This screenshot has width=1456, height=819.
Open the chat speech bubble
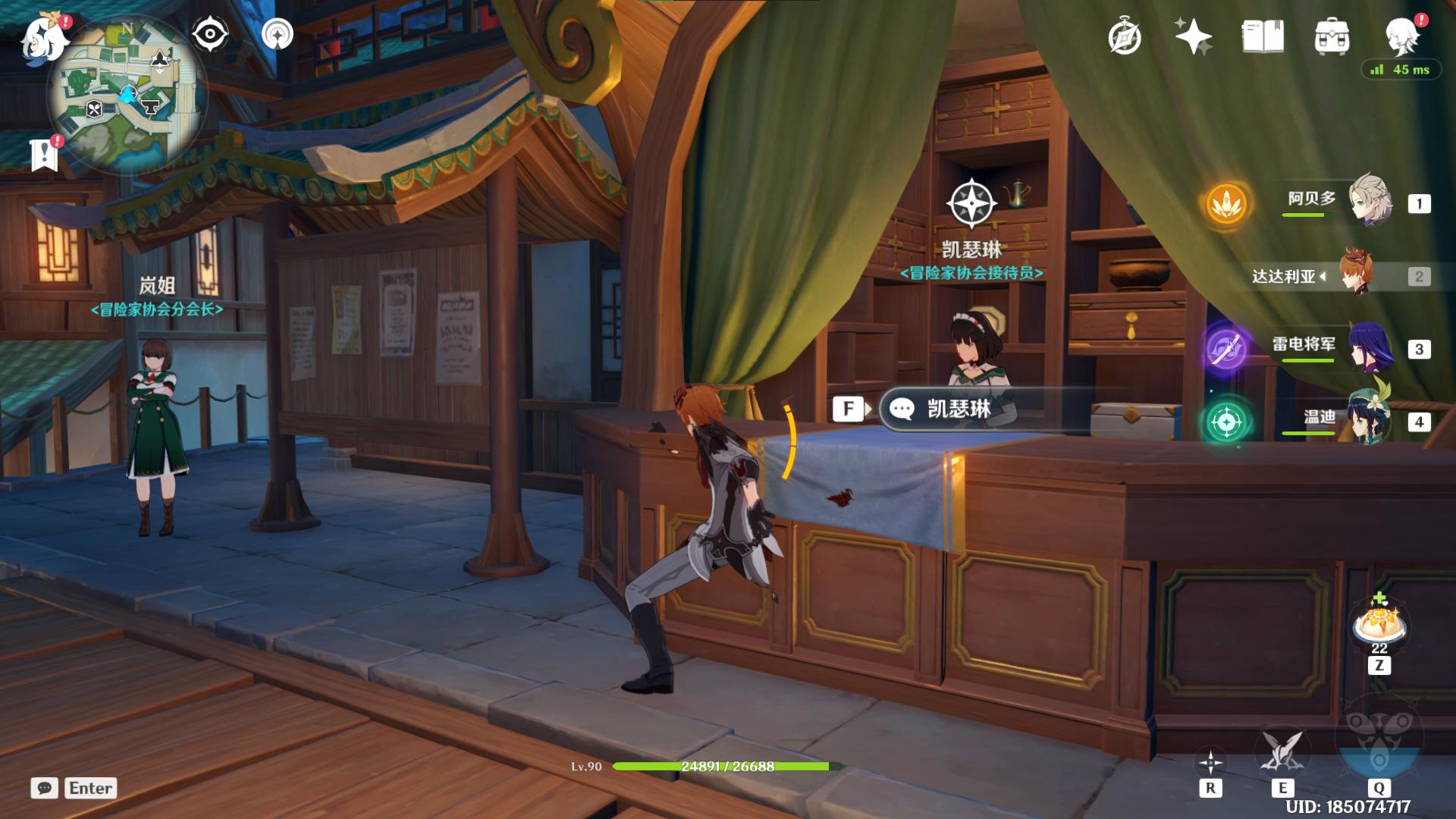[x=45, y=788]
